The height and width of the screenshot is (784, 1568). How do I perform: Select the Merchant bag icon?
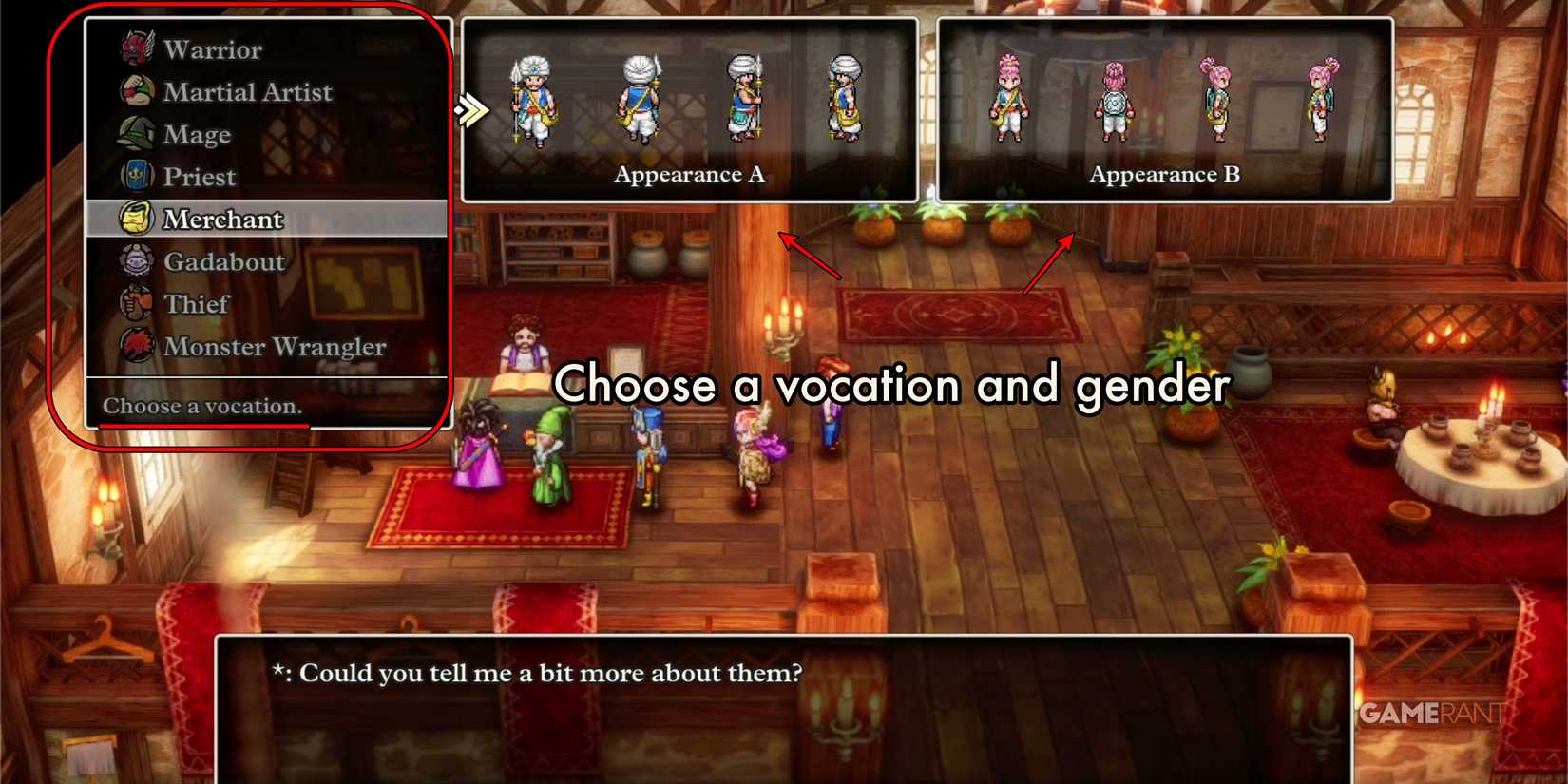point(135,218)
